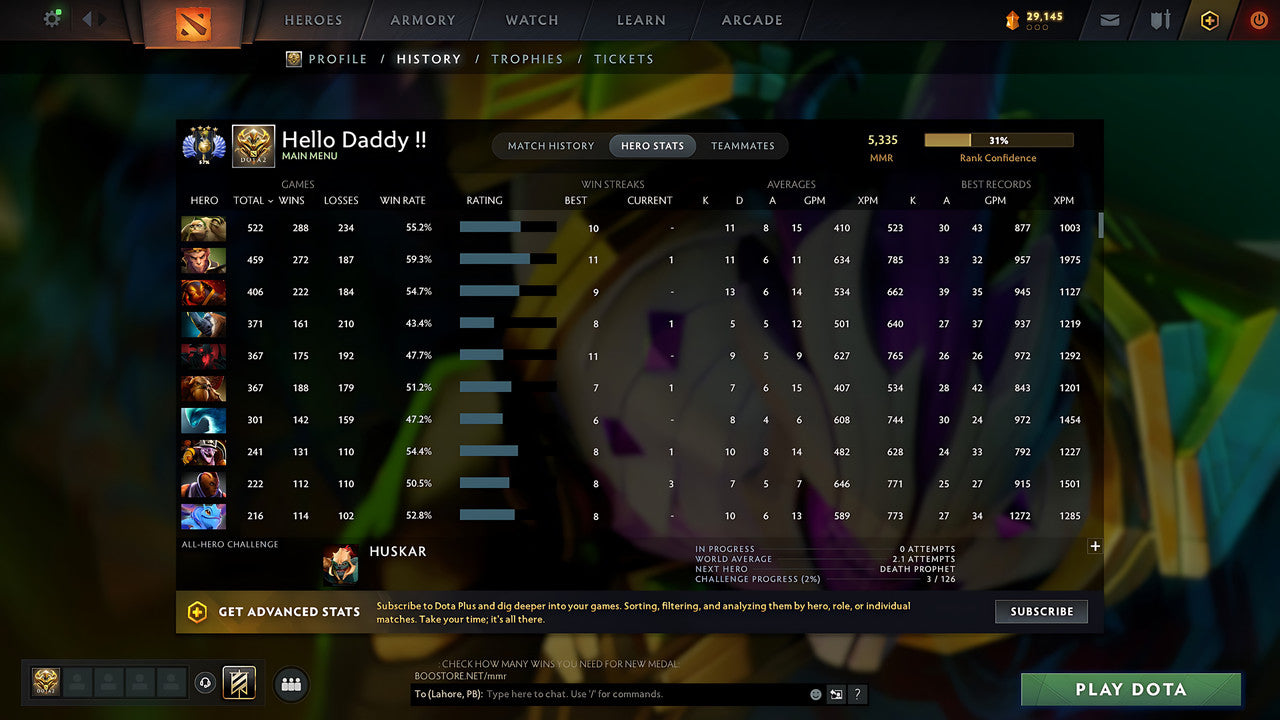Image resolution: width=1280 pixels, height=720 pixels.
Task: Click the SUBSCRIBE button
Action: 1041,611
